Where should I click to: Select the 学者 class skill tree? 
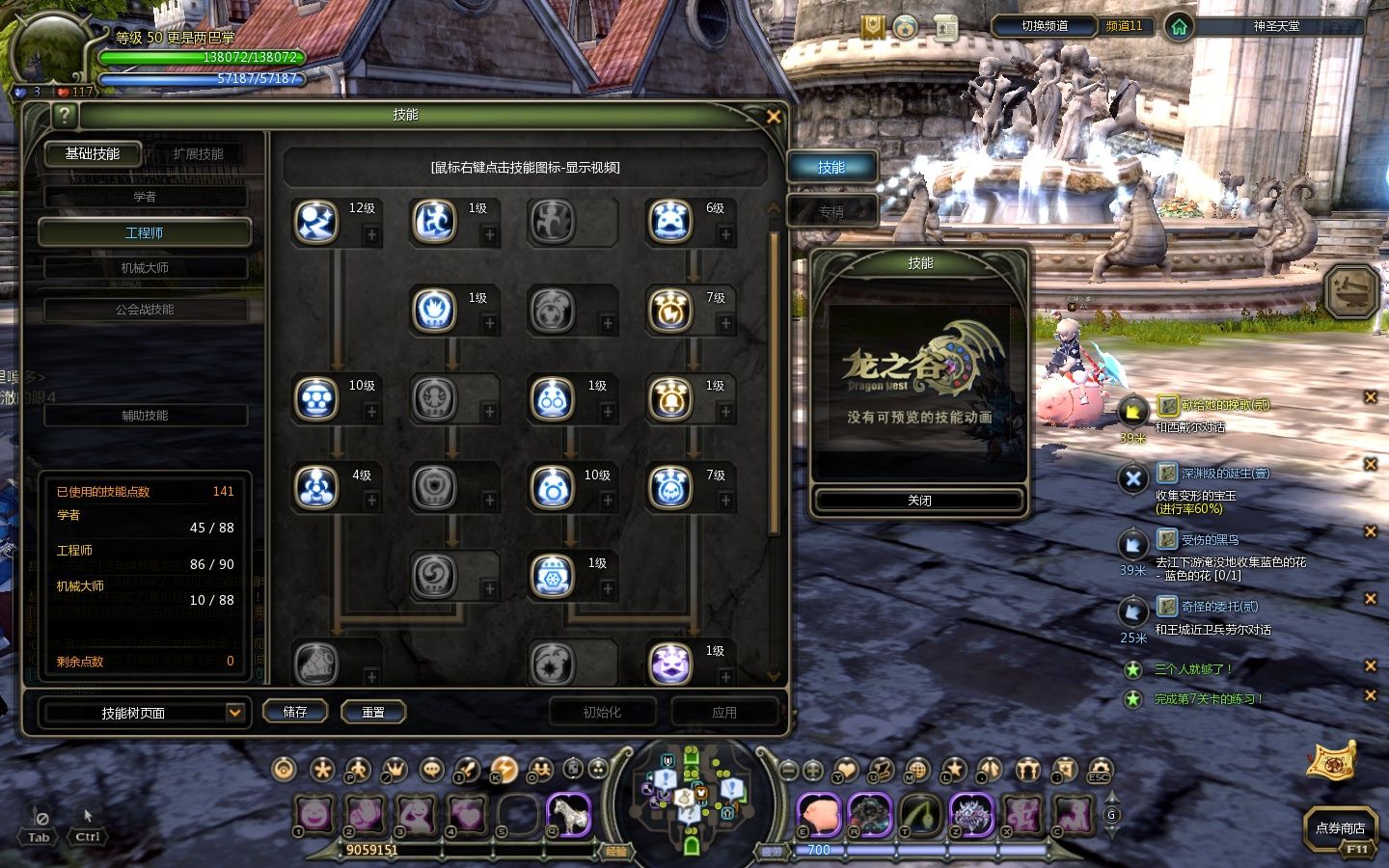[x=145, y=197]
